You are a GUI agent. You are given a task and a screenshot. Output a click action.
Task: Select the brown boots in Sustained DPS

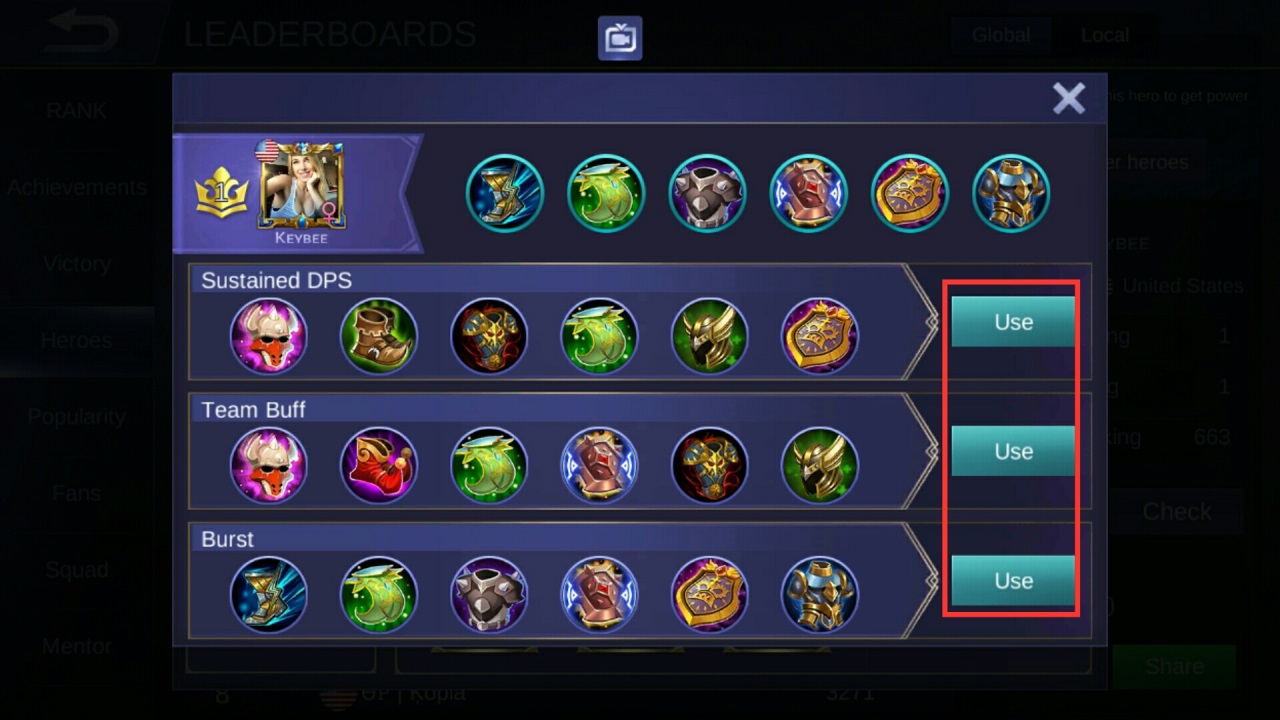point(379,336)
